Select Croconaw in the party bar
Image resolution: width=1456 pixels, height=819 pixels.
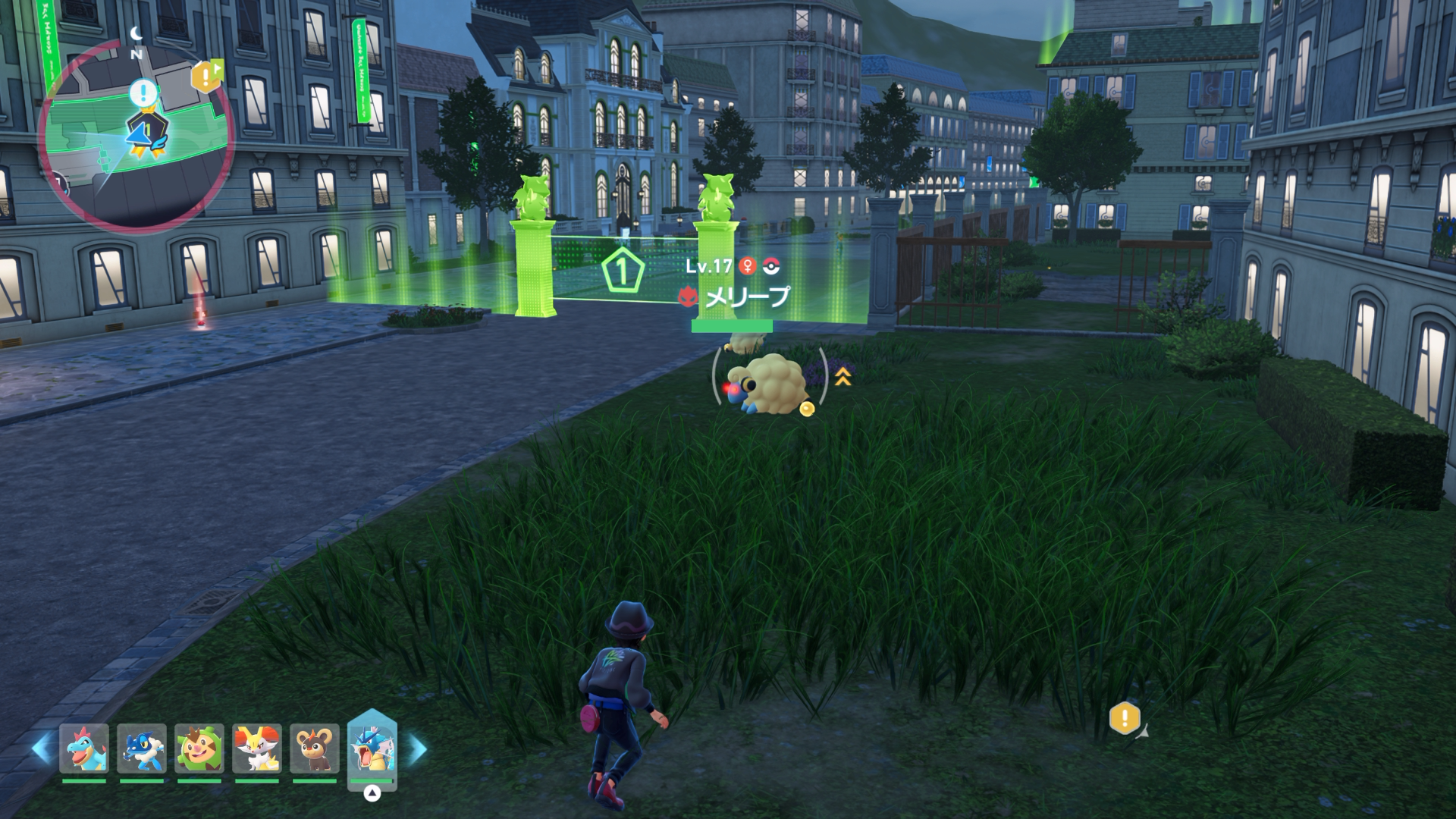pos(84,748)
